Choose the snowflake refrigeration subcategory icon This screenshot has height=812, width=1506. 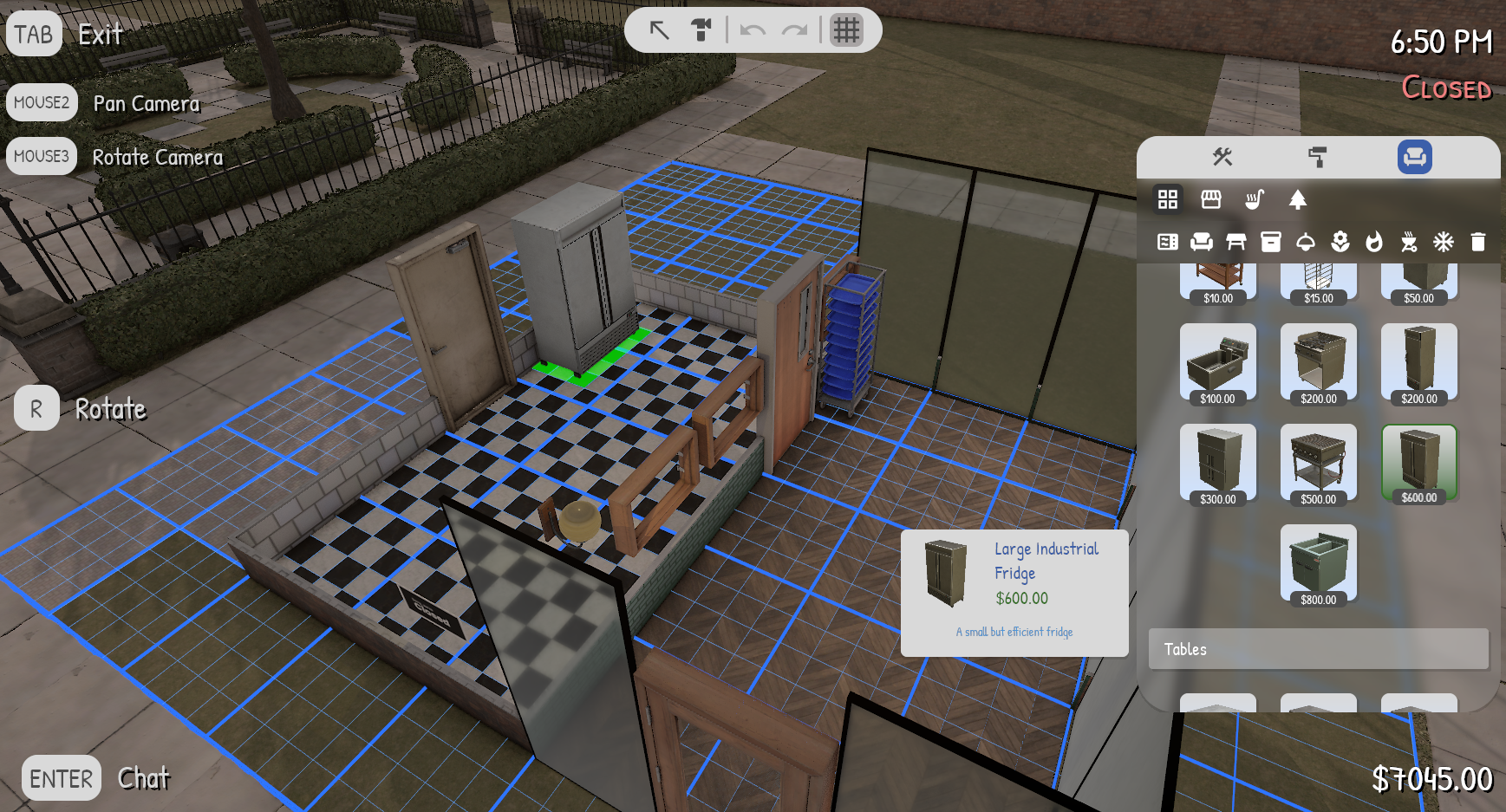[1444, 242]
